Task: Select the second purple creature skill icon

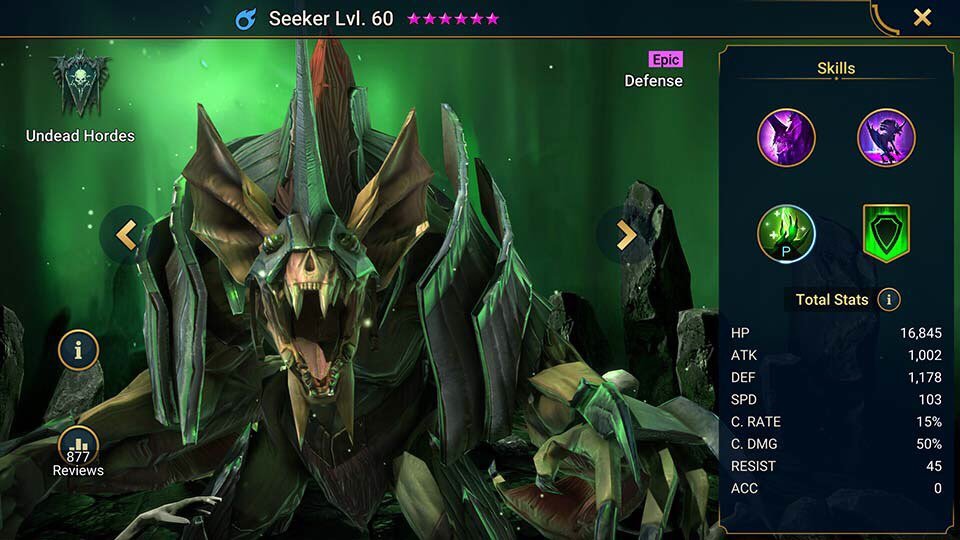Action: (x=886, y=137)
